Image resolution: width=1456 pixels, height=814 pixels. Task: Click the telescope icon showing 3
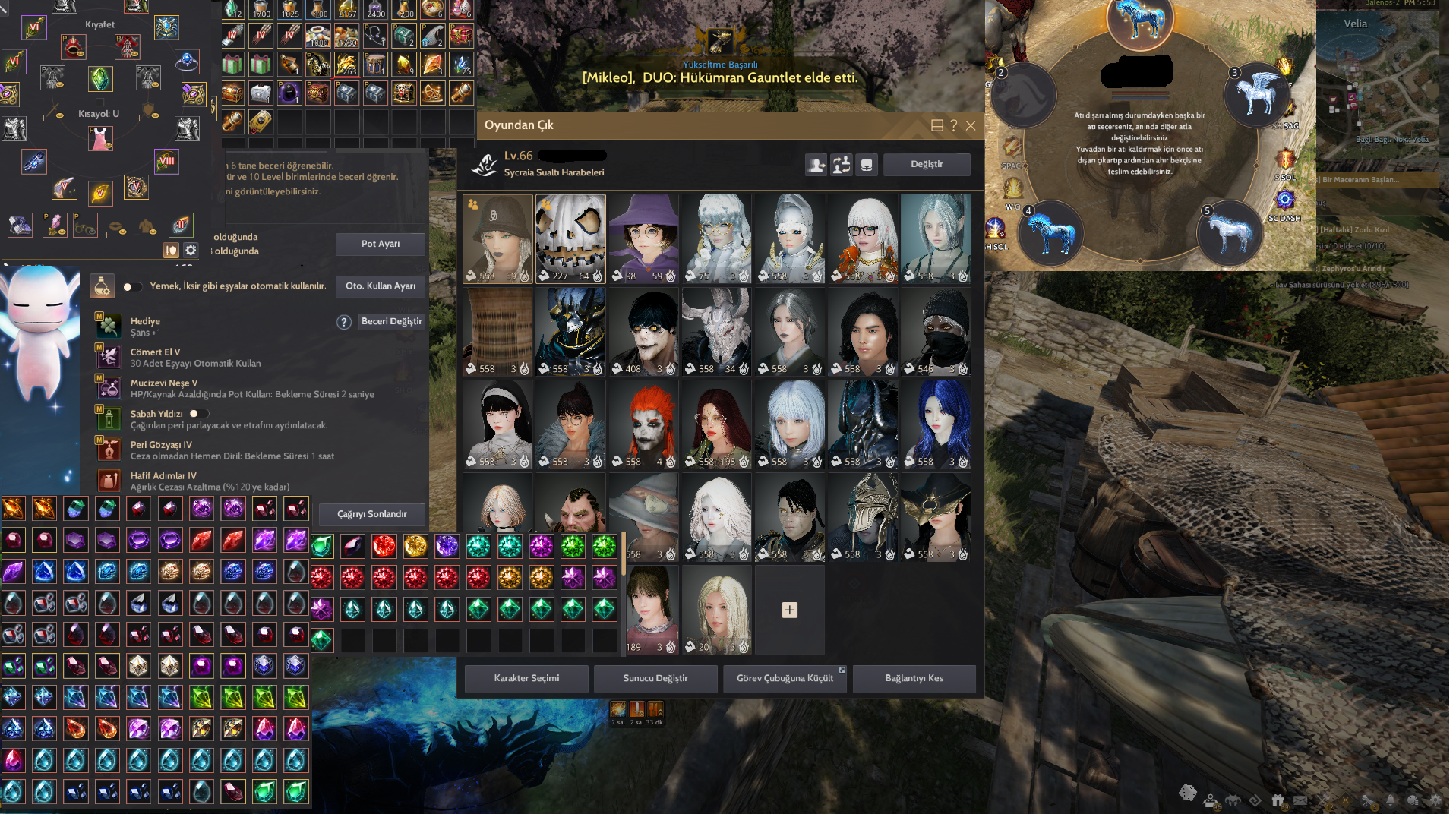tap(1366, 799)
